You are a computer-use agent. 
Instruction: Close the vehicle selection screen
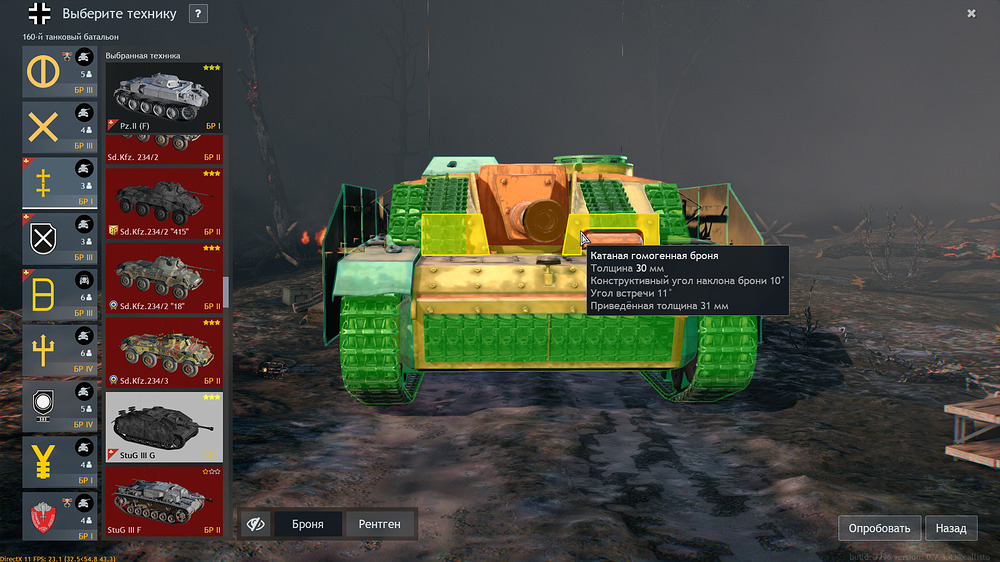coord(971,13)
